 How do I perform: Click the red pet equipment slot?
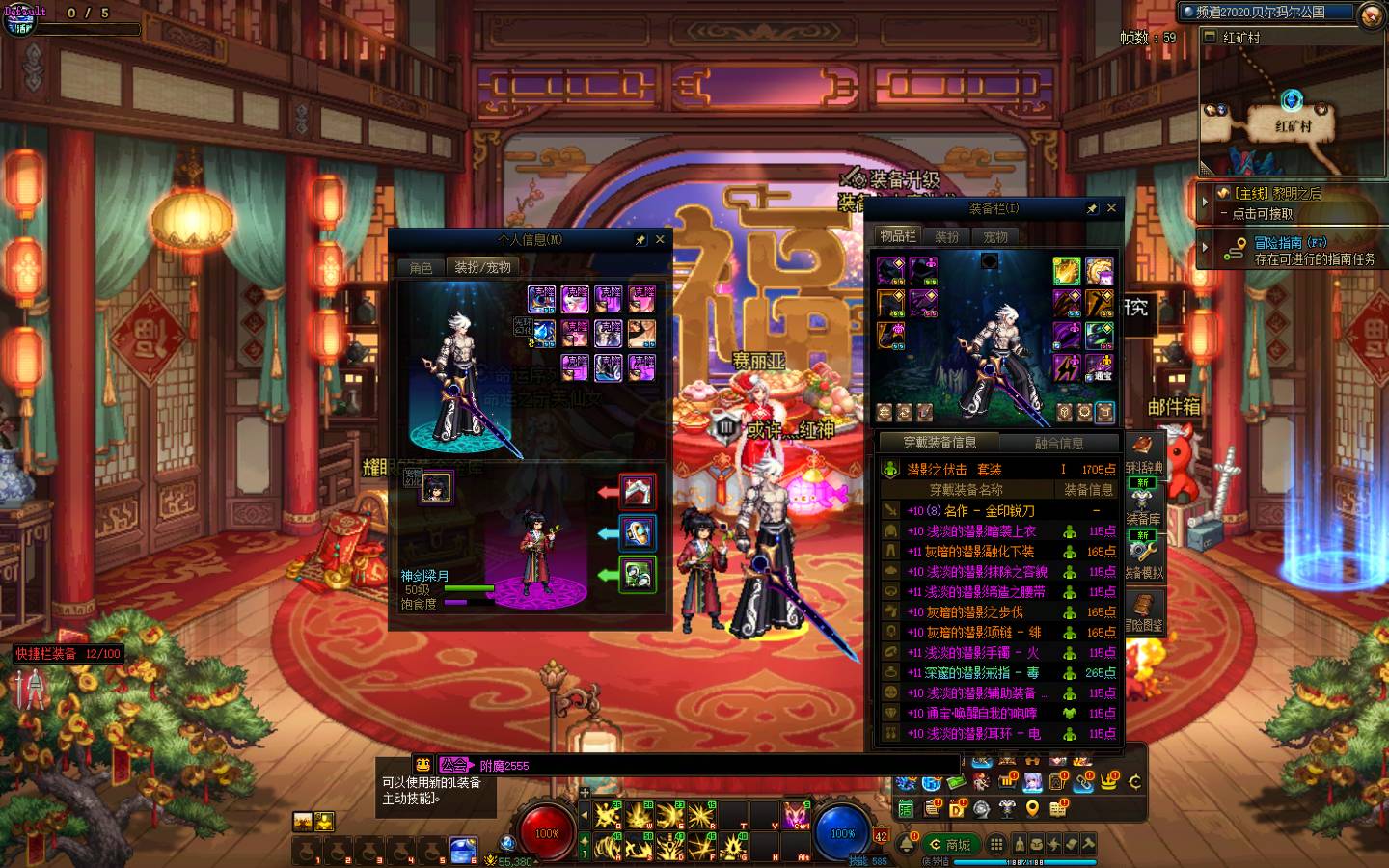pyautogui.click(x=638, y=492)
